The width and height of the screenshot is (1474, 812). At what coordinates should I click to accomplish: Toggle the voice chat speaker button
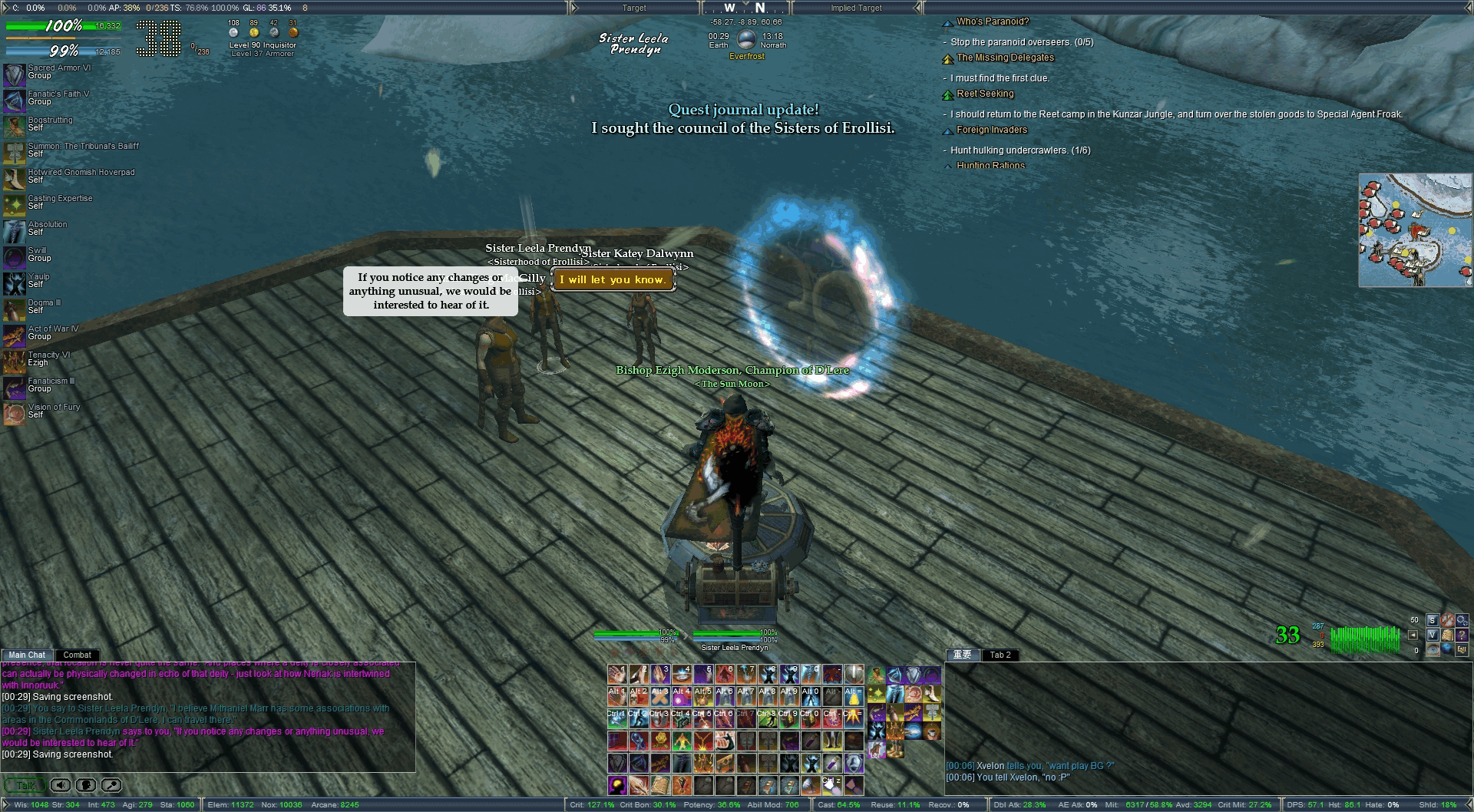61,785
